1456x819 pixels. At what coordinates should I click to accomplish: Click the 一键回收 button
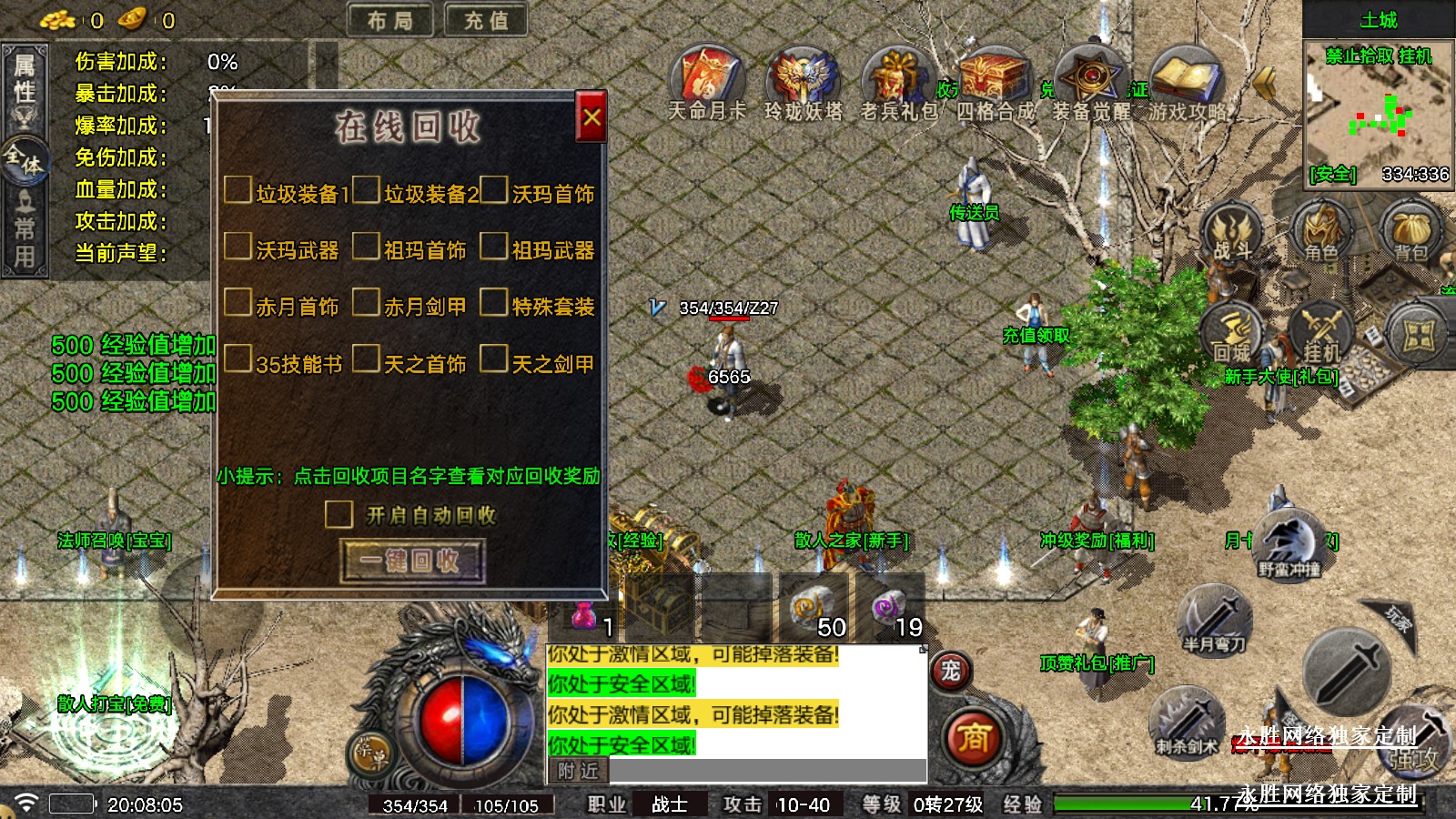pyautogui.click(x=412, y=561)
